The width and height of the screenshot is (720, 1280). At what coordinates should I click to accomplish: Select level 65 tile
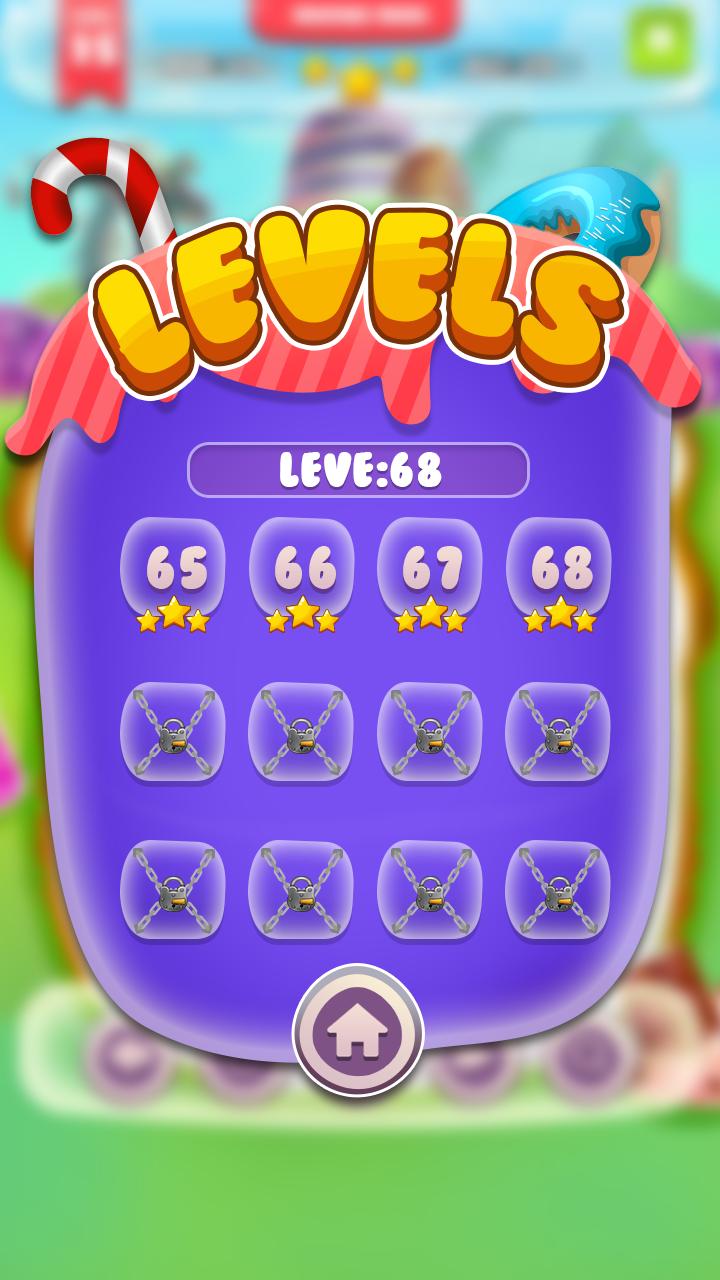[172, 570]
